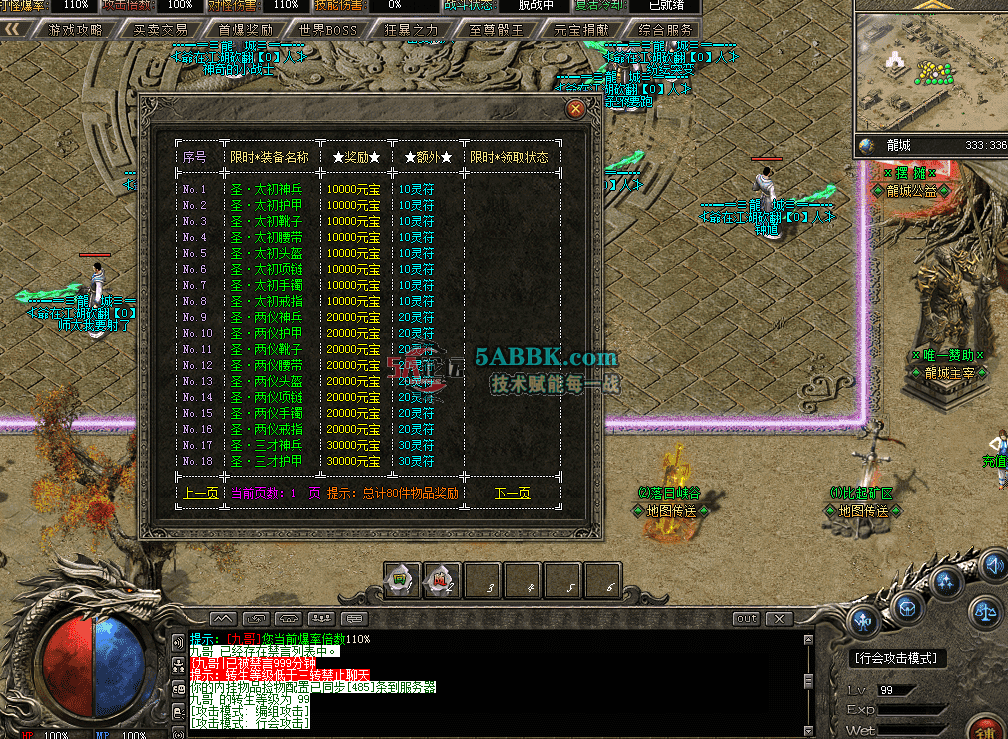Click the 'out' button above the chat
Viewport: 1008px width, 739px height.
point(747,619)
